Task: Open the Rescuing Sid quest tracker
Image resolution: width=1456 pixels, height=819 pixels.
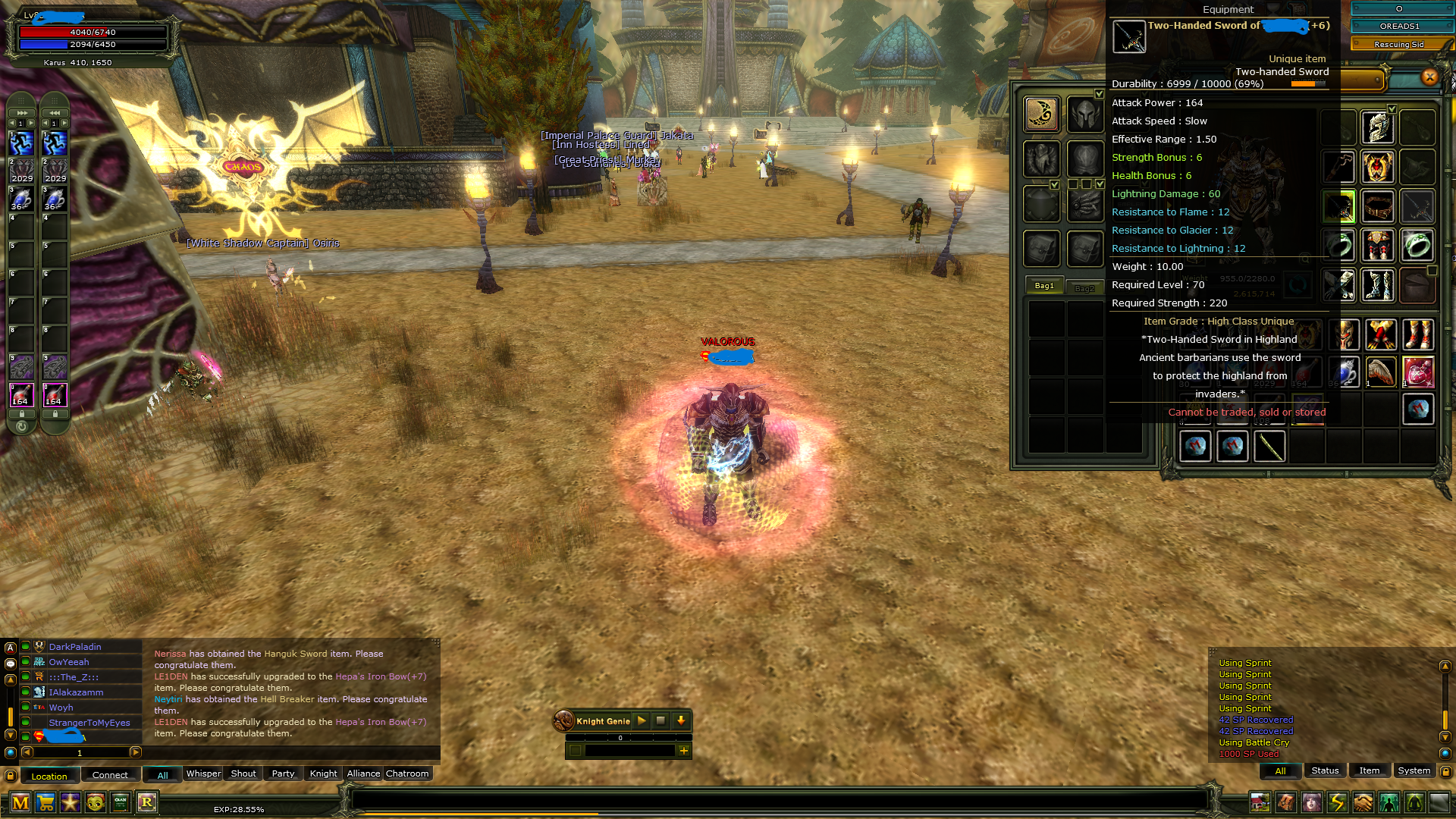Action: coord(1398,45)
